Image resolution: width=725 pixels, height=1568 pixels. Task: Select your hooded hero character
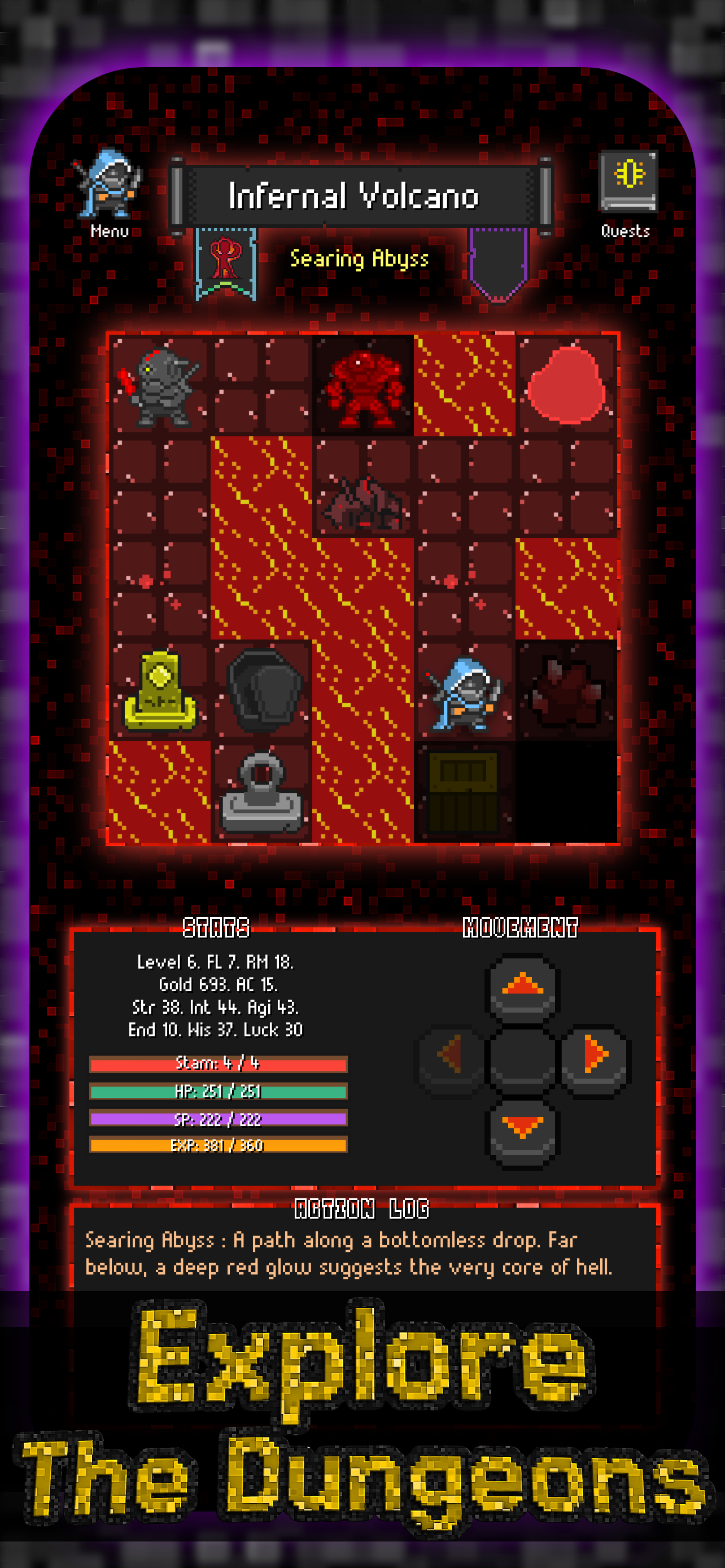pos(466,694)
